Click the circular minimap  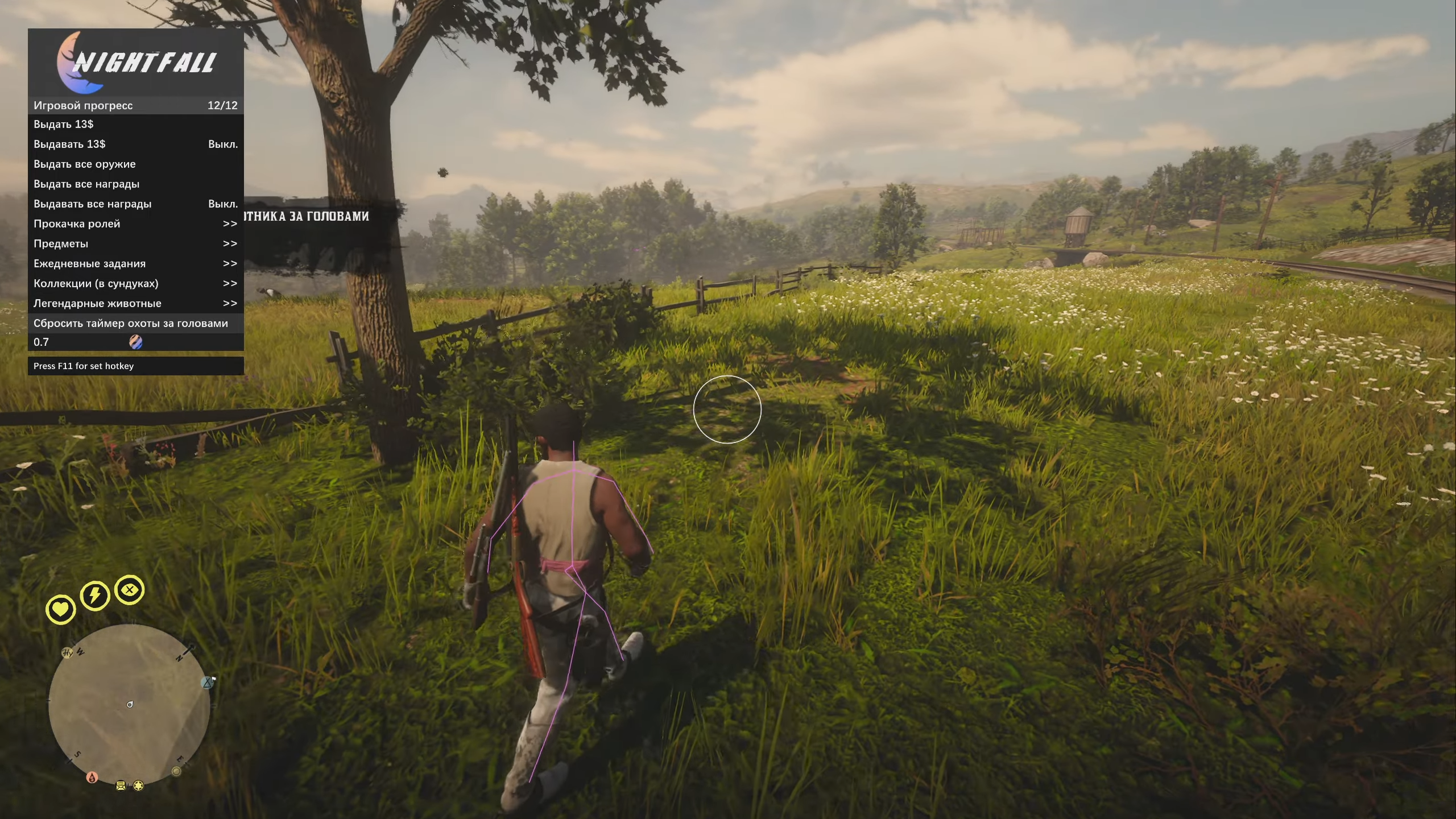pos(130,705)
